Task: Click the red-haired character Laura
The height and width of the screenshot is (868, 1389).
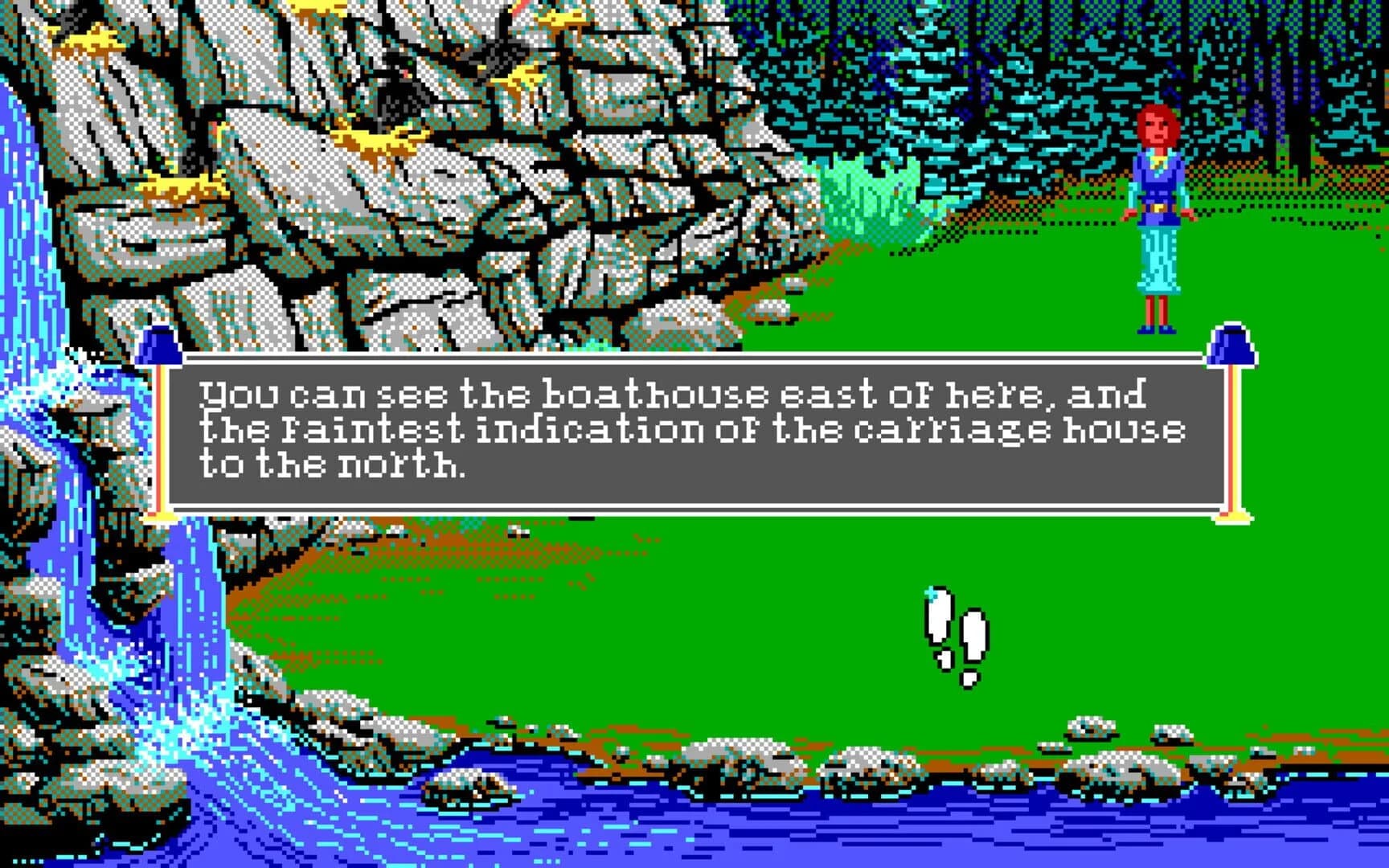Action: pyautogui.click(x=1157, y=217)
